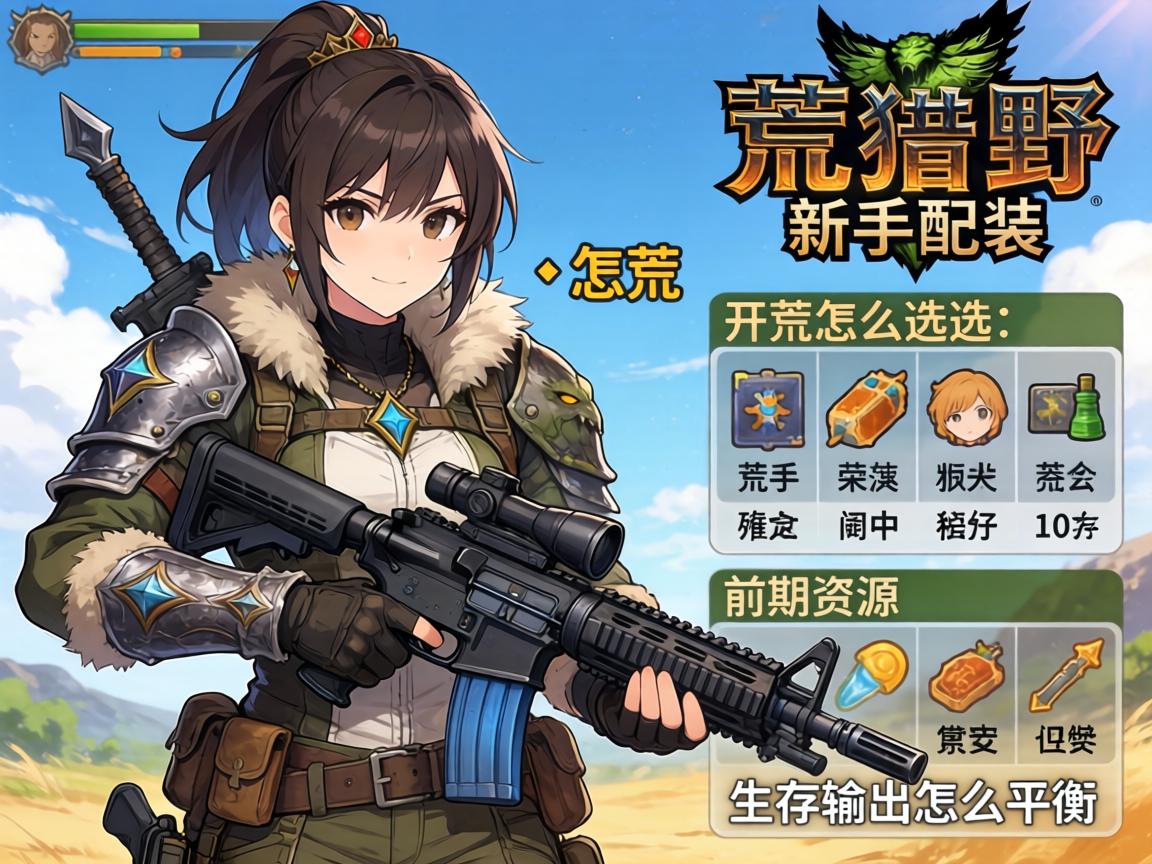Click the 生存输出怎么平衡 banner
The image size is (1152, 864).
pos(913,802)
